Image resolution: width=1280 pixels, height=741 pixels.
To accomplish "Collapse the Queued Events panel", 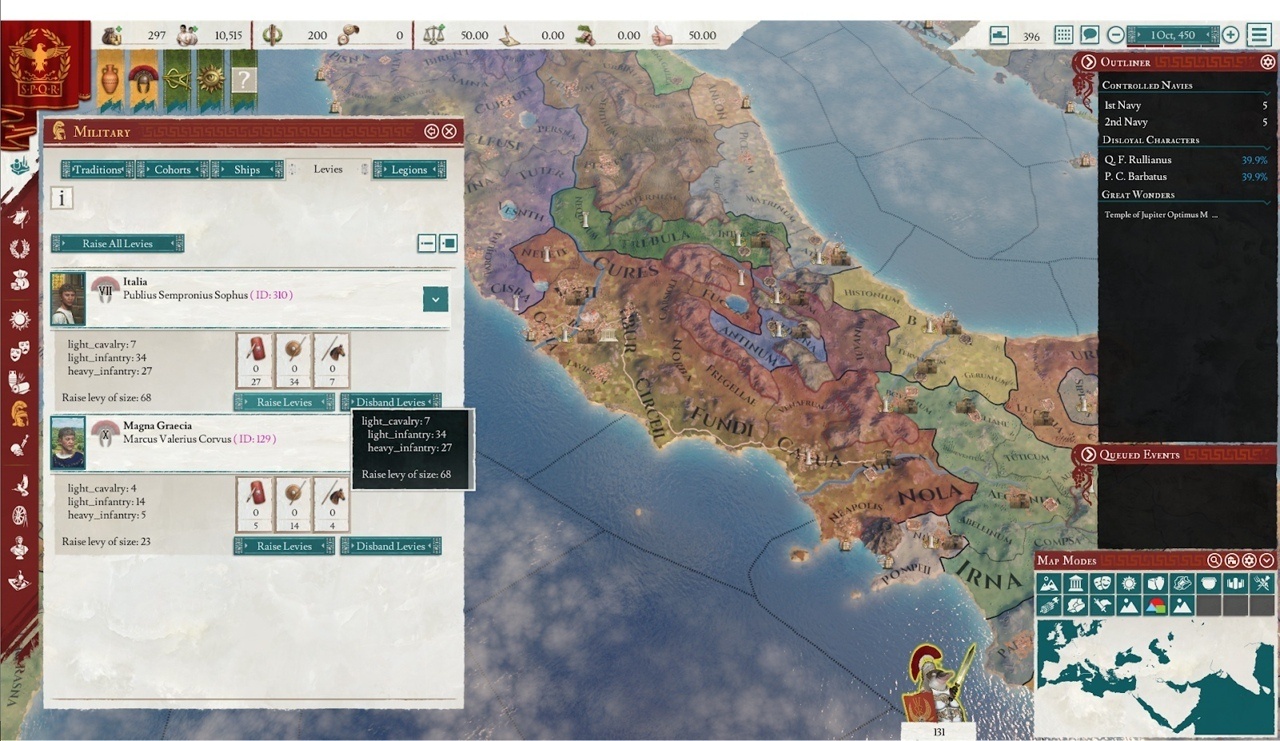I will (1089, 455).
